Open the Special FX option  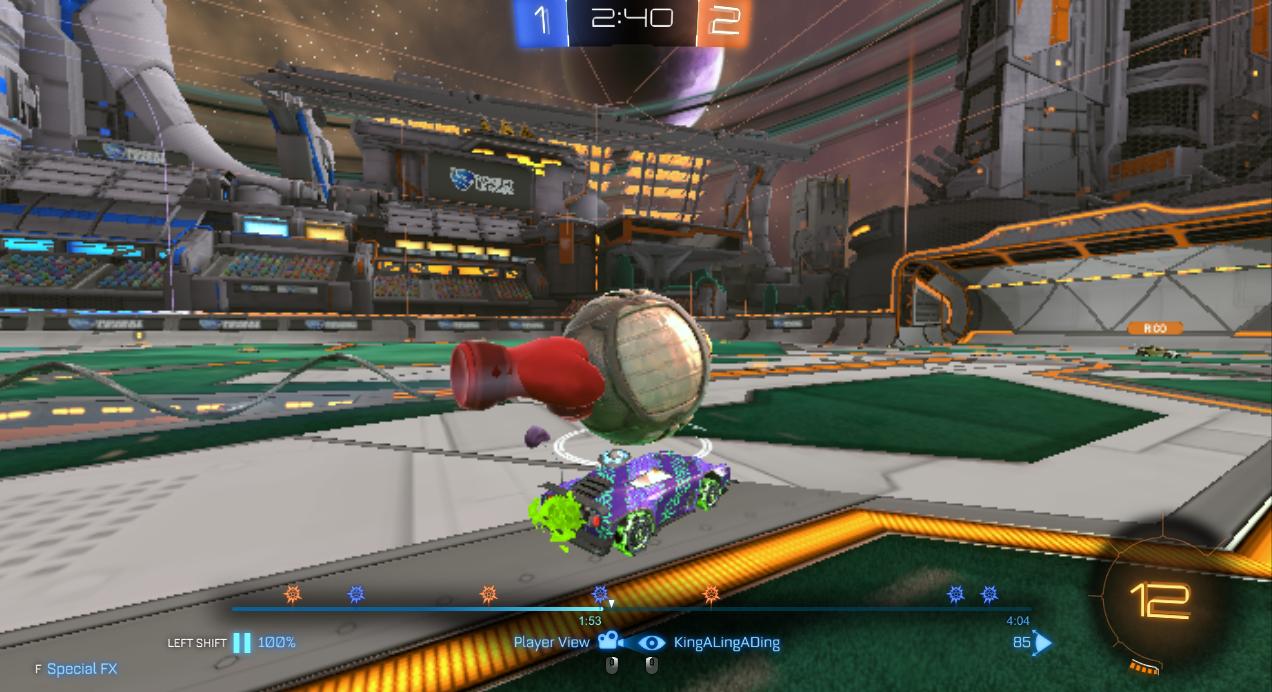click(81, 668)
